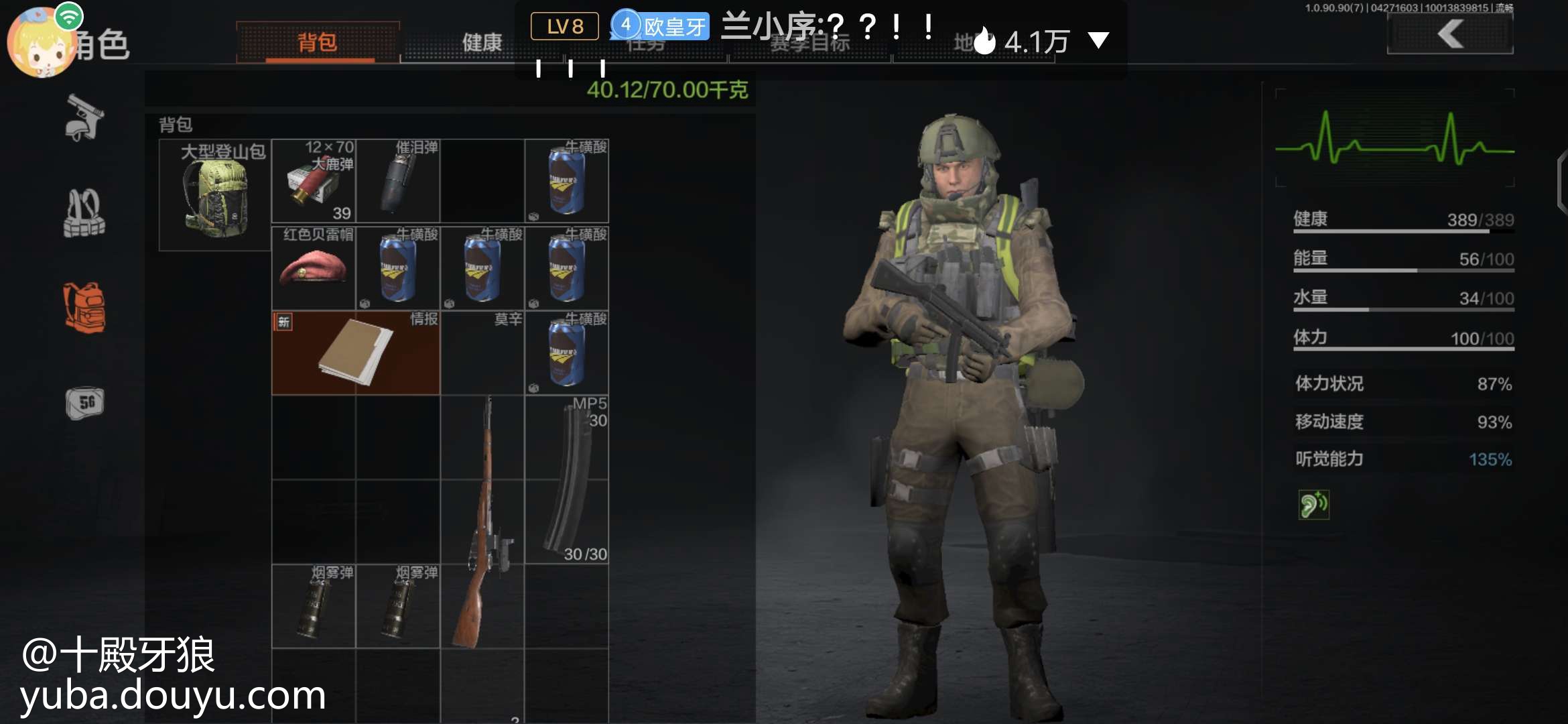1568x724 pixels.
Task: Open the new 情报 intel folder item
Action: tap(356, 353)
